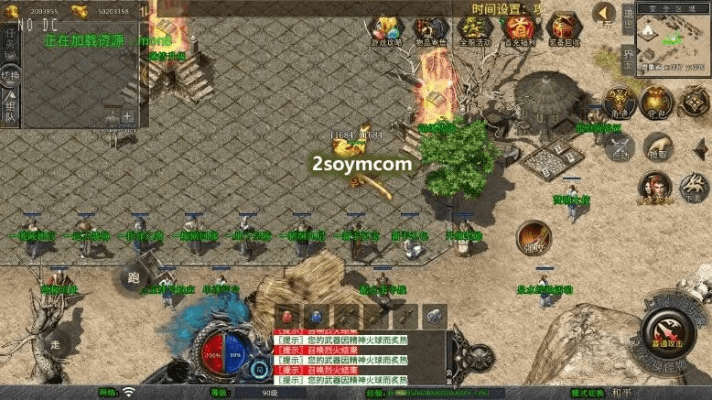Toggle the 跑 run movement button

click(x=131, y=279)
